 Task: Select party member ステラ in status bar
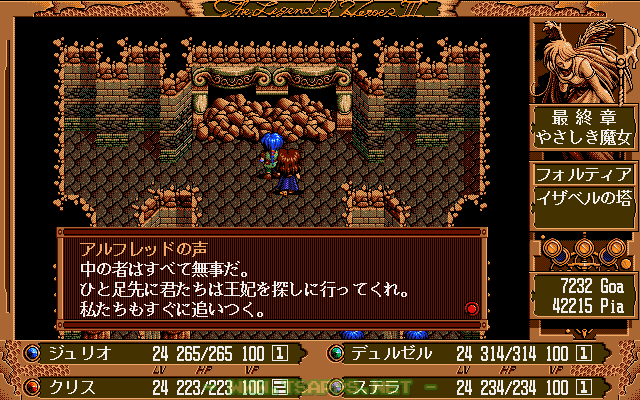click(376, 386)
